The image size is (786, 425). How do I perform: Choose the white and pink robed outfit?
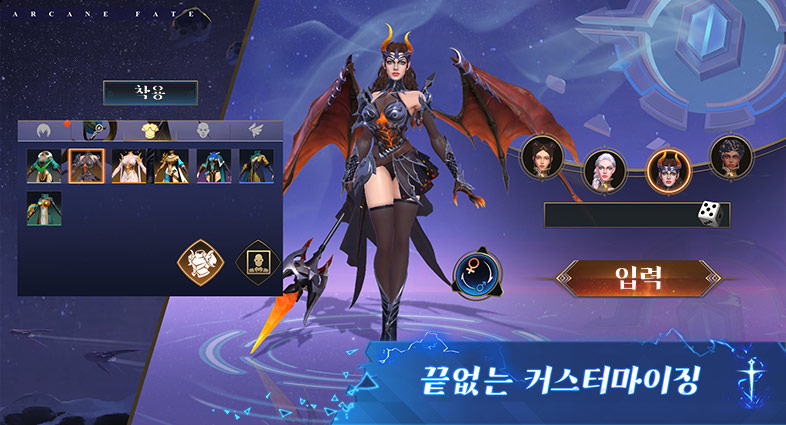click(128, 167)
